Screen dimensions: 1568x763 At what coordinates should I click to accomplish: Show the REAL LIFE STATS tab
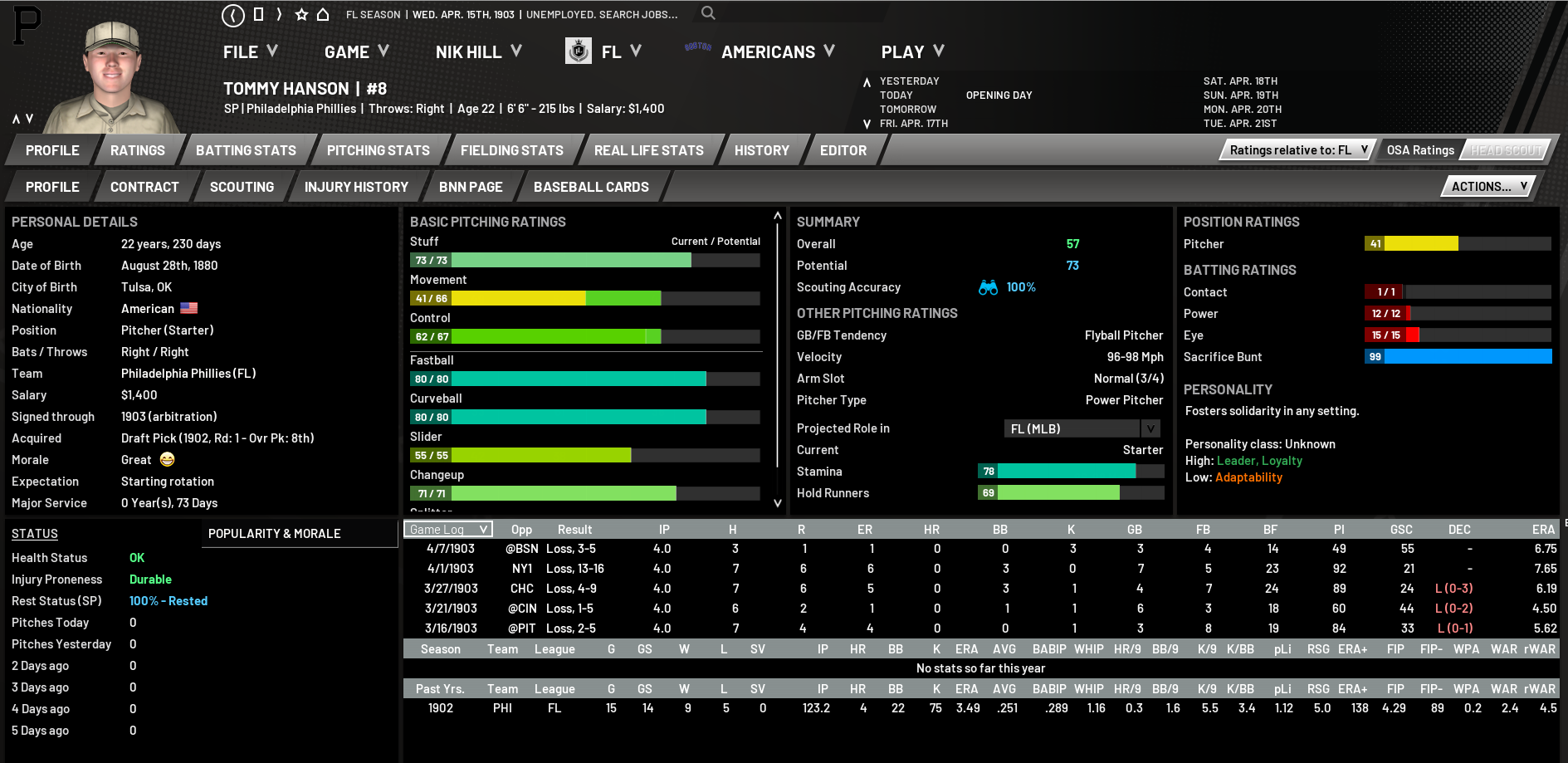pyautogui.click(x=648, y=150)
